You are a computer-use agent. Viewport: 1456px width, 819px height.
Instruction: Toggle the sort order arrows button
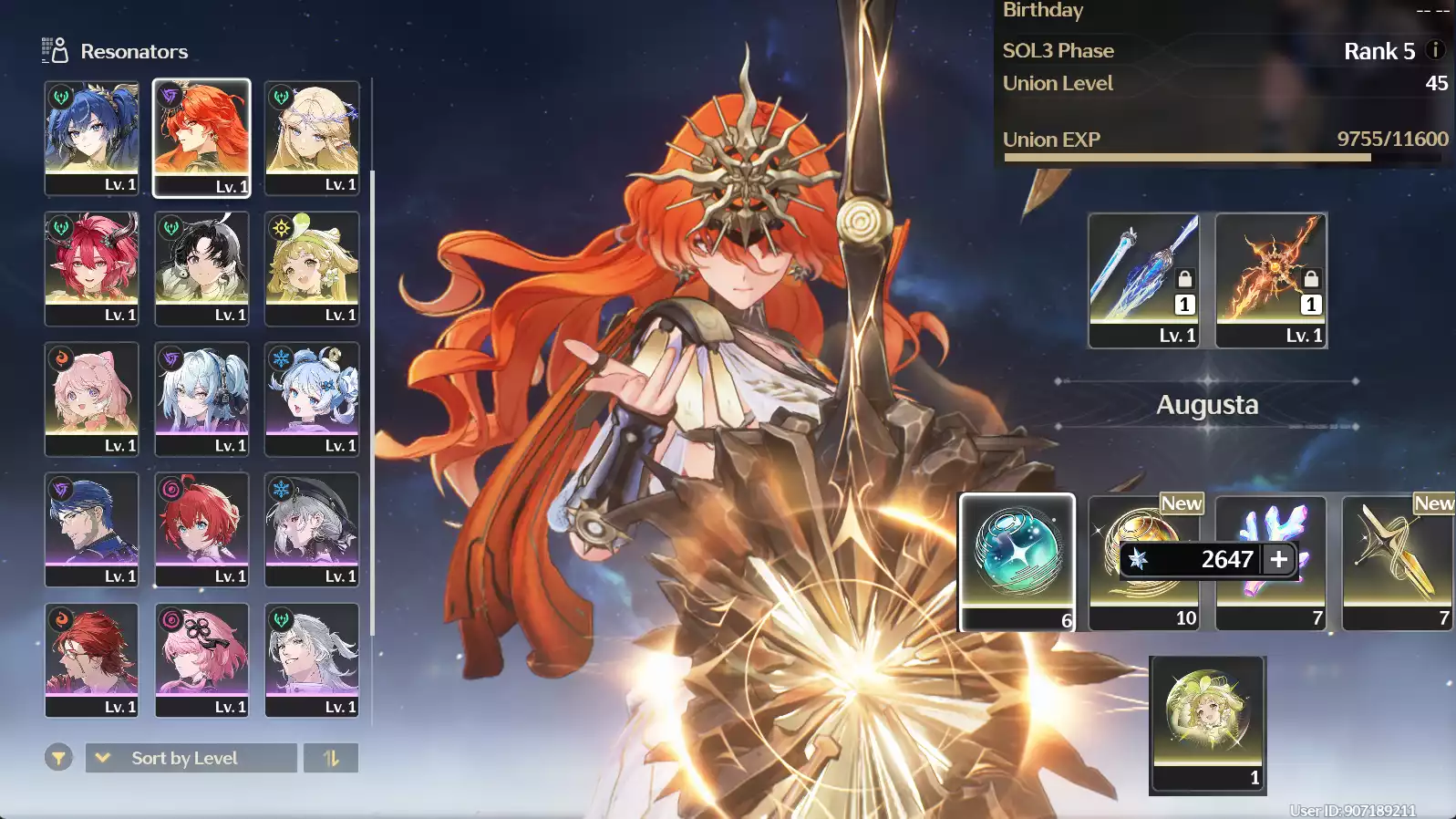[x=331, y=758]
